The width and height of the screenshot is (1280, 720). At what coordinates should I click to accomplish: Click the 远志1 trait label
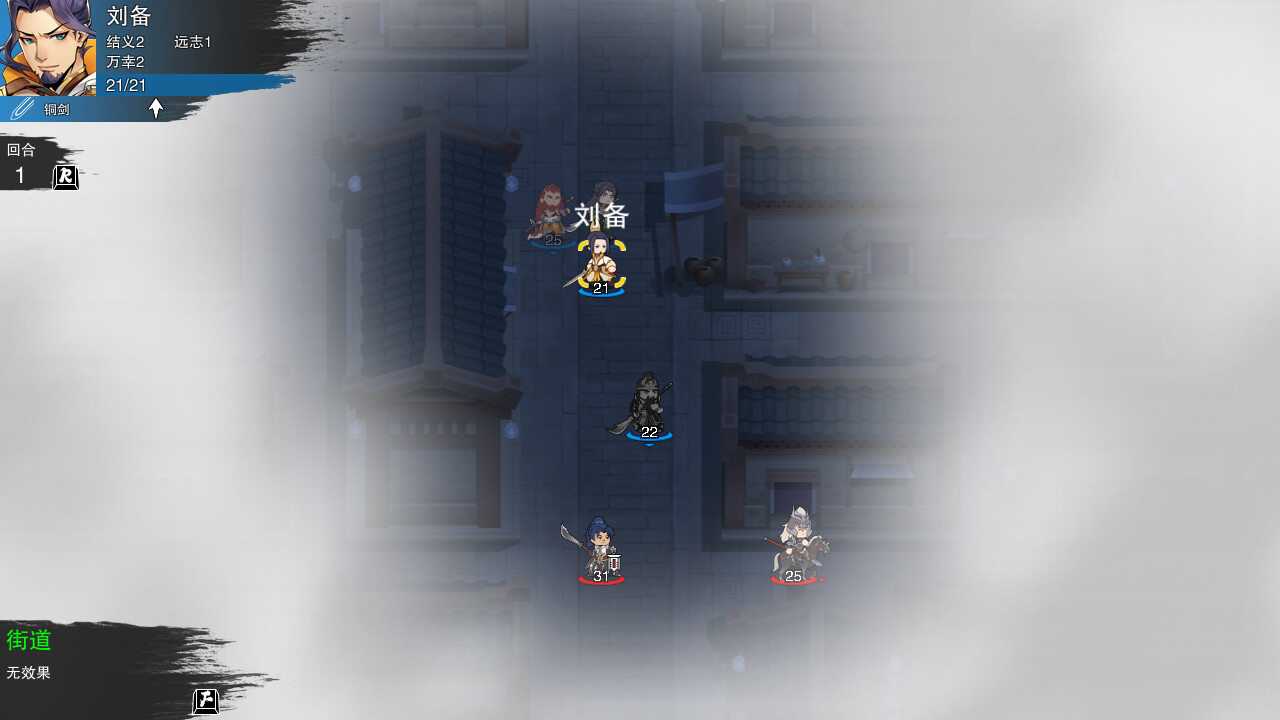pyautogui.click(x=192, y=42)
